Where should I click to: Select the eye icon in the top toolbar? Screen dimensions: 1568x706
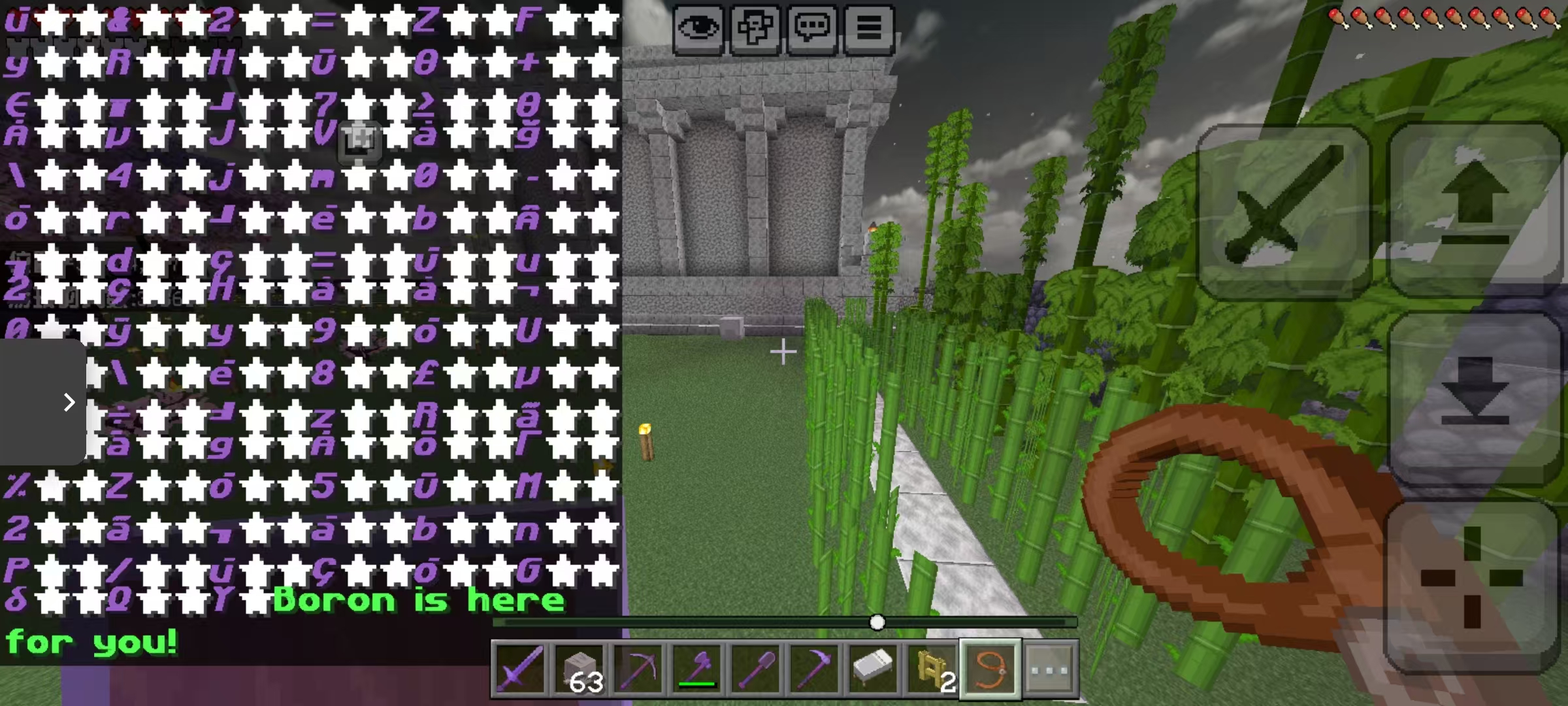click(x=698, y=27)
